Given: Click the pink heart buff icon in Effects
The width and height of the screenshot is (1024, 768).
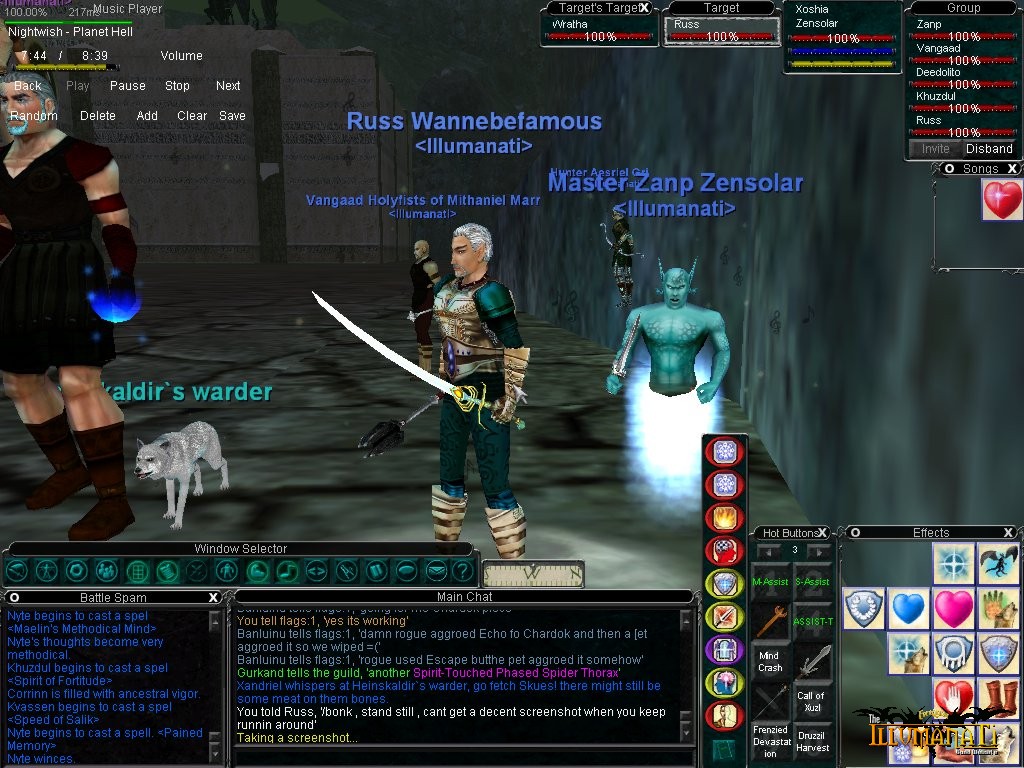Looking at the screenshot, I should (954, 607).
